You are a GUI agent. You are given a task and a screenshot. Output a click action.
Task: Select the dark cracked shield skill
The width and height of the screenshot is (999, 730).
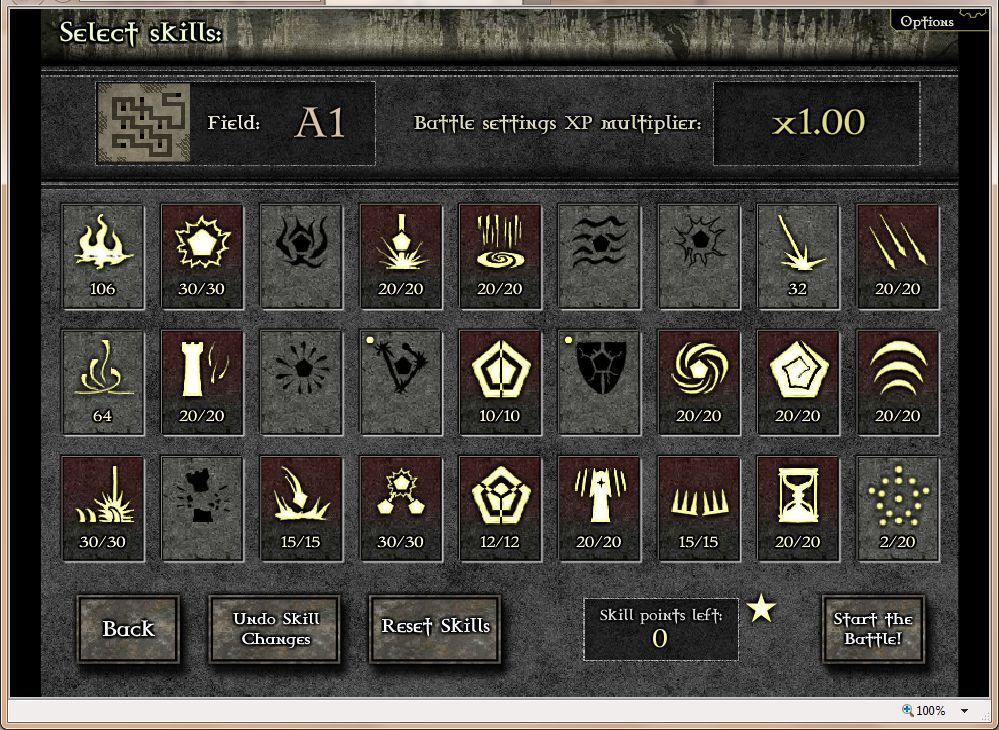coord(599,382)
